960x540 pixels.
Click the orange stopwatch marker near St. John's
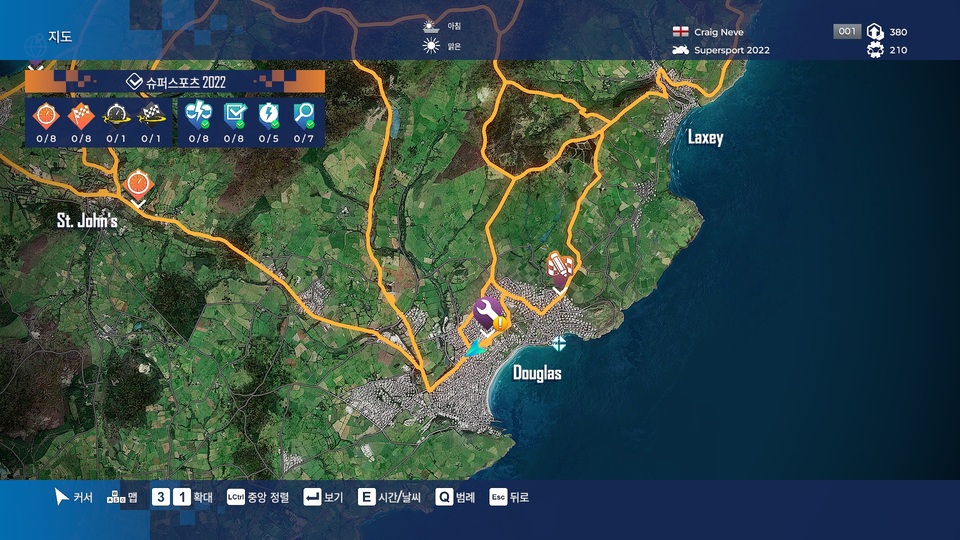pos(138,183)
